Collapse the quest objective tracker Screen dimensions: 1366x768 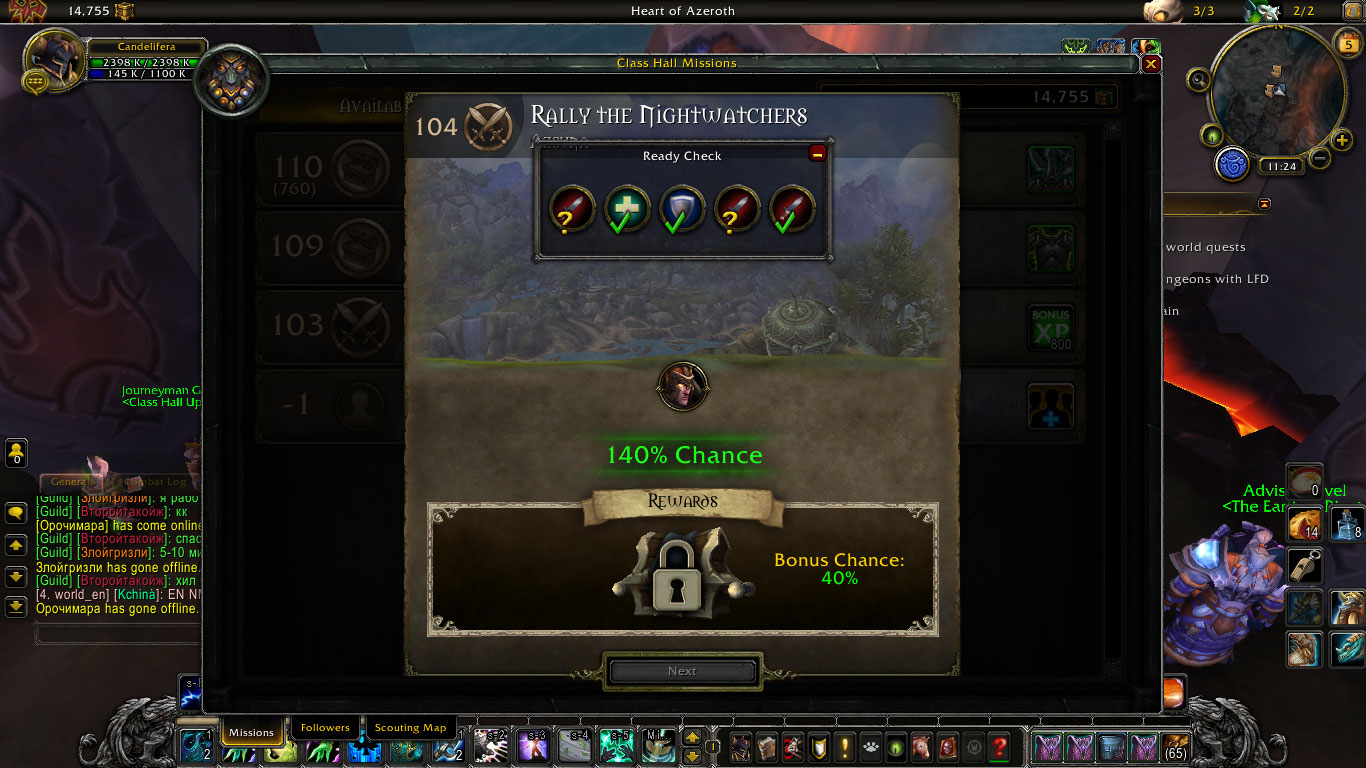point(1264,204)
